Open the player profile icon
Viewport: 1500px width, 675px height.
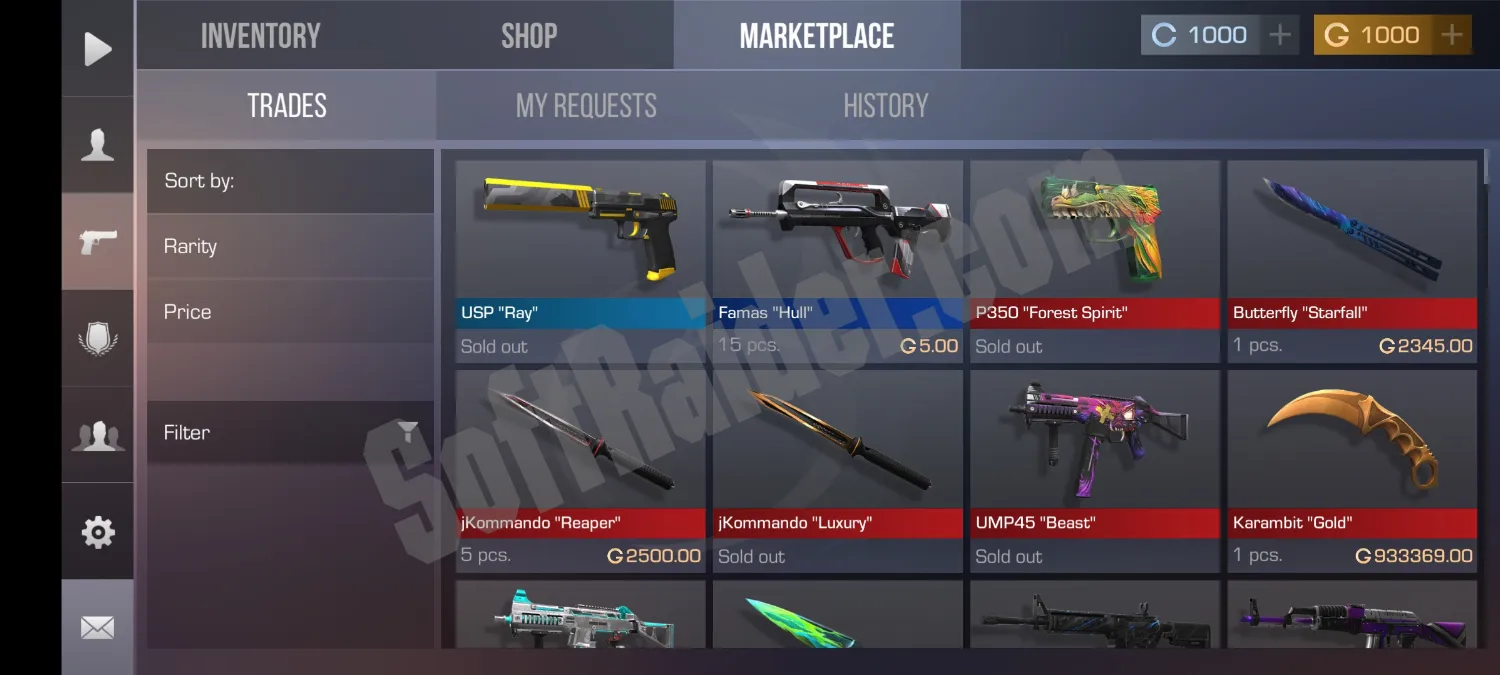pos(97,144)
